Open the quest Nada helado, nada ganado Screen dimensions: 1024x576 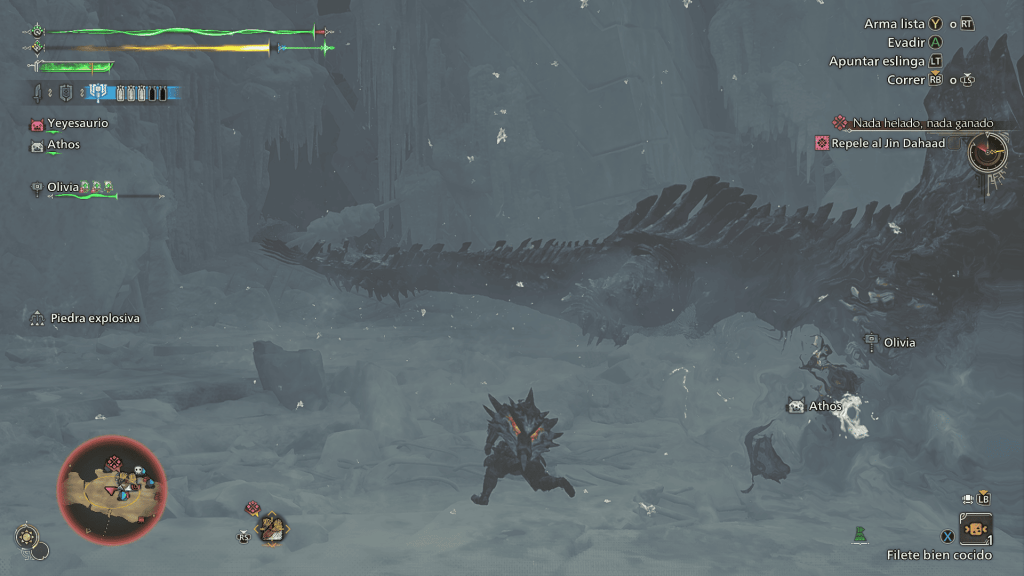pos(922,123)
